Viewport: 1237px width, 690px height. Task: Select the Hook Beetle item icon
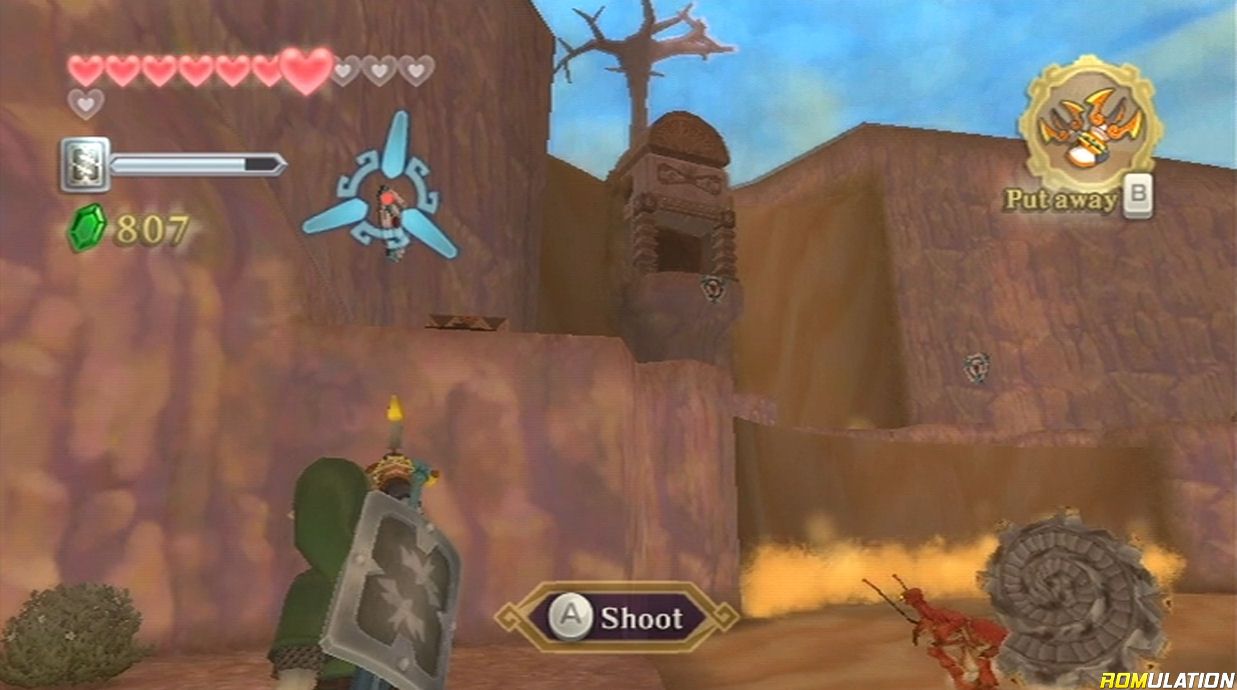pyautogui.click(x=1089, y=125)
